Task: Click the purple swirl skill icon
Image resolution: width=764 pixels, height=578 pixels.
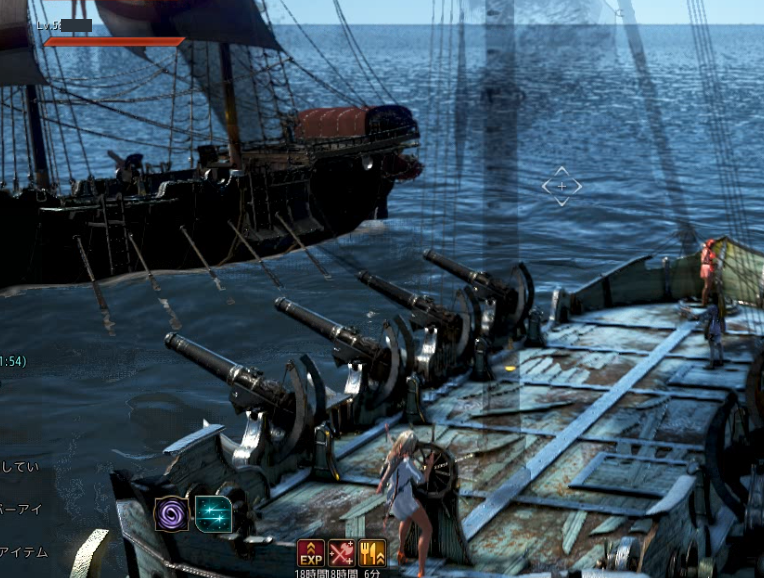Action: pyautogui.click(x=171, y=514)
